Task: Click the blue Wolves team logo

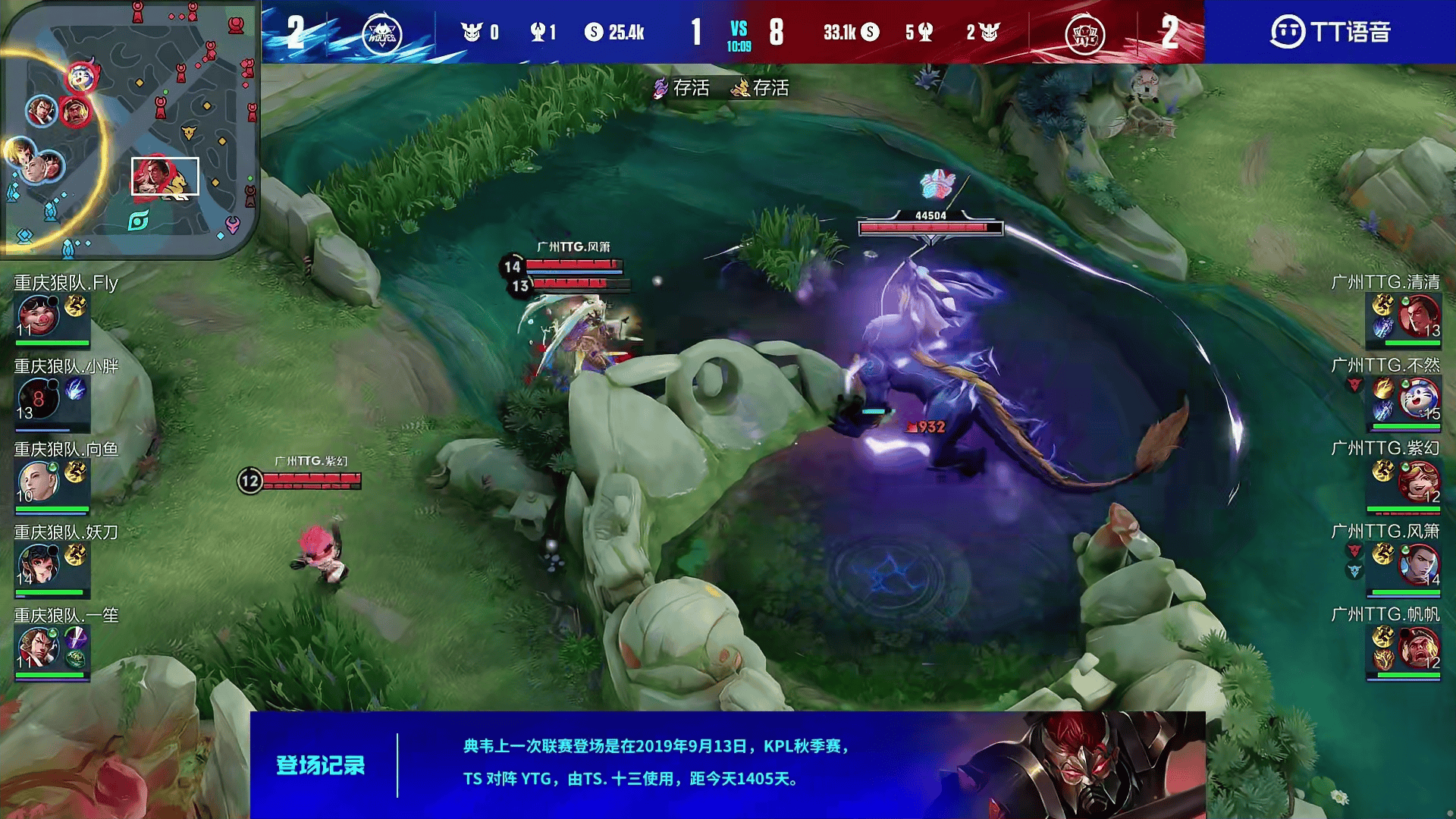Action: (x=381, y=33)
